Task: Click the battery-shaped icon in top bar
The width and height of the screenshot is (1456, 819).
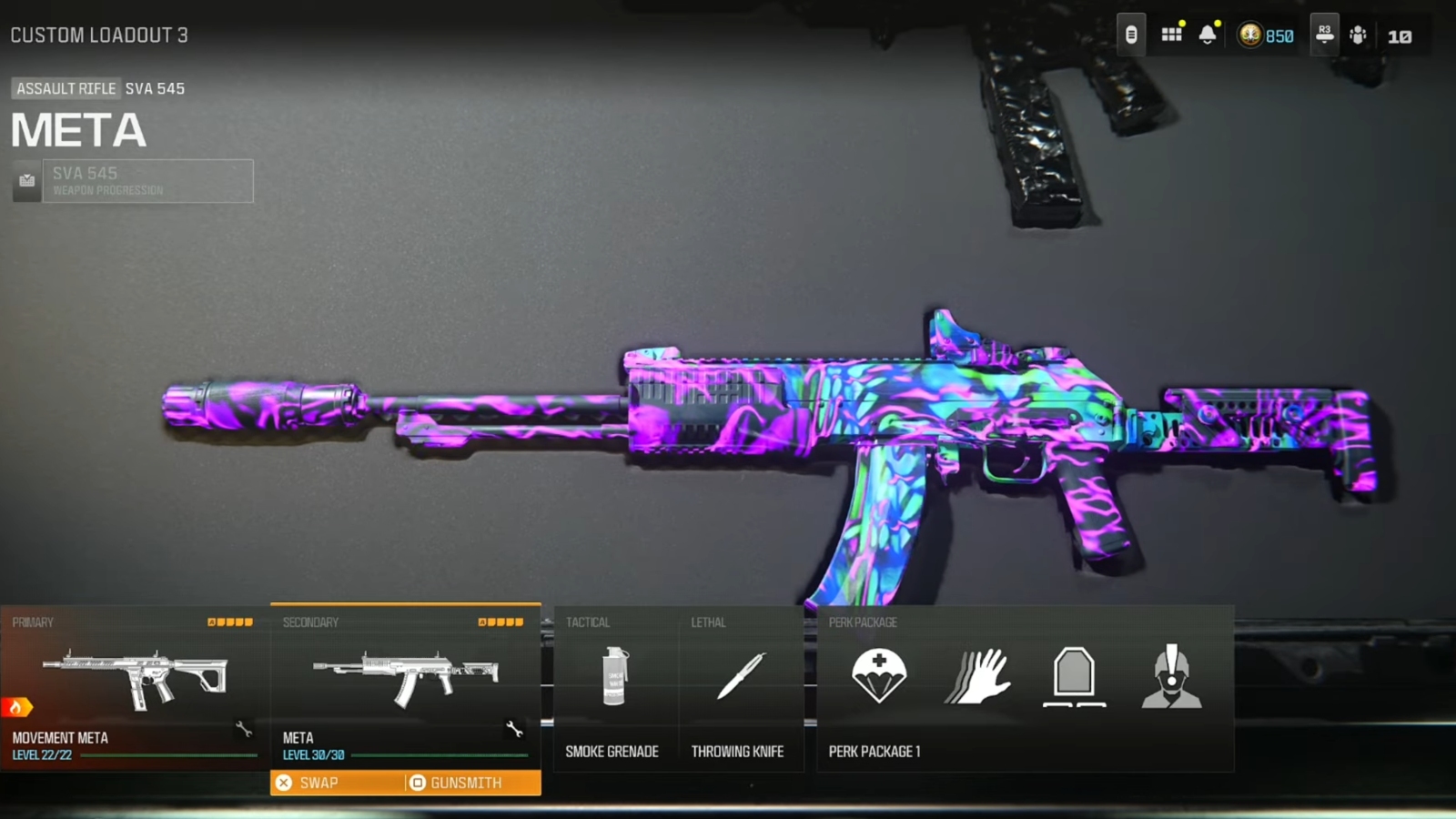Action: click(1131, 35)
